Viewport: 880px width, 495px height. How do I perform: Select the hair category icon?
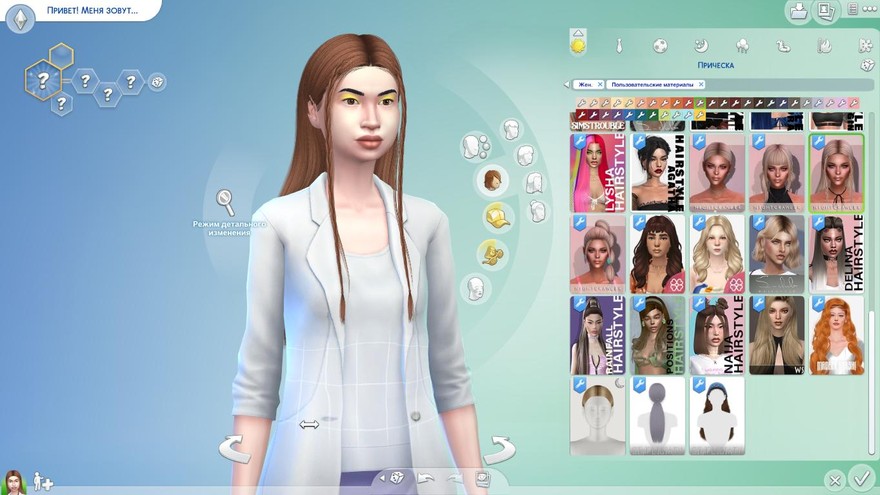(493, 180)
